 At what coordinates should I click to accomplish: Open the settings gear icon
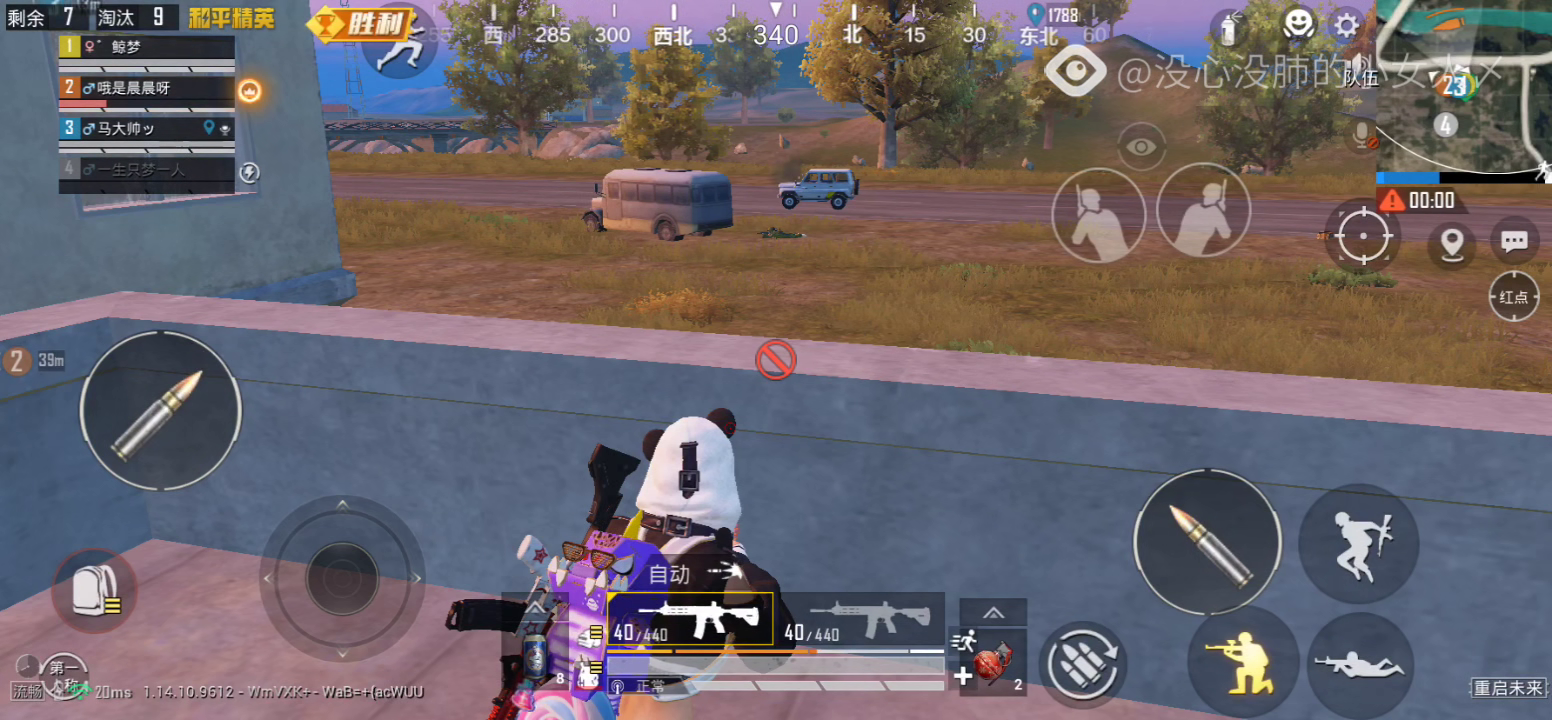pyautogui.click(x=1346, y=25)
